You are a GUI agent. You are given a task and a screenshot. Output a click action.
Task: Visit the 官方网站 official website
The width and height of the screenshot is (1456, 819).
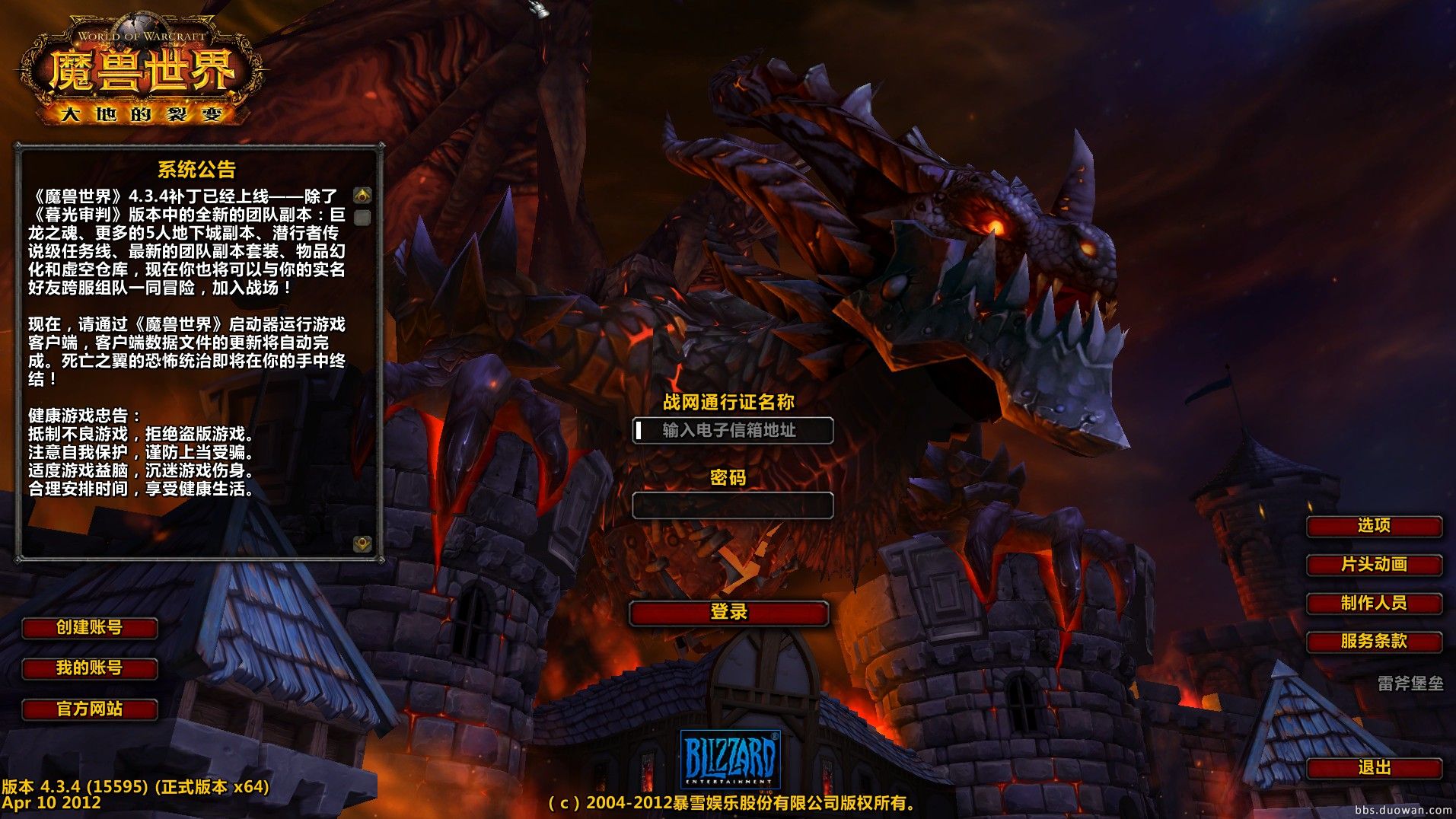point(90,709)
